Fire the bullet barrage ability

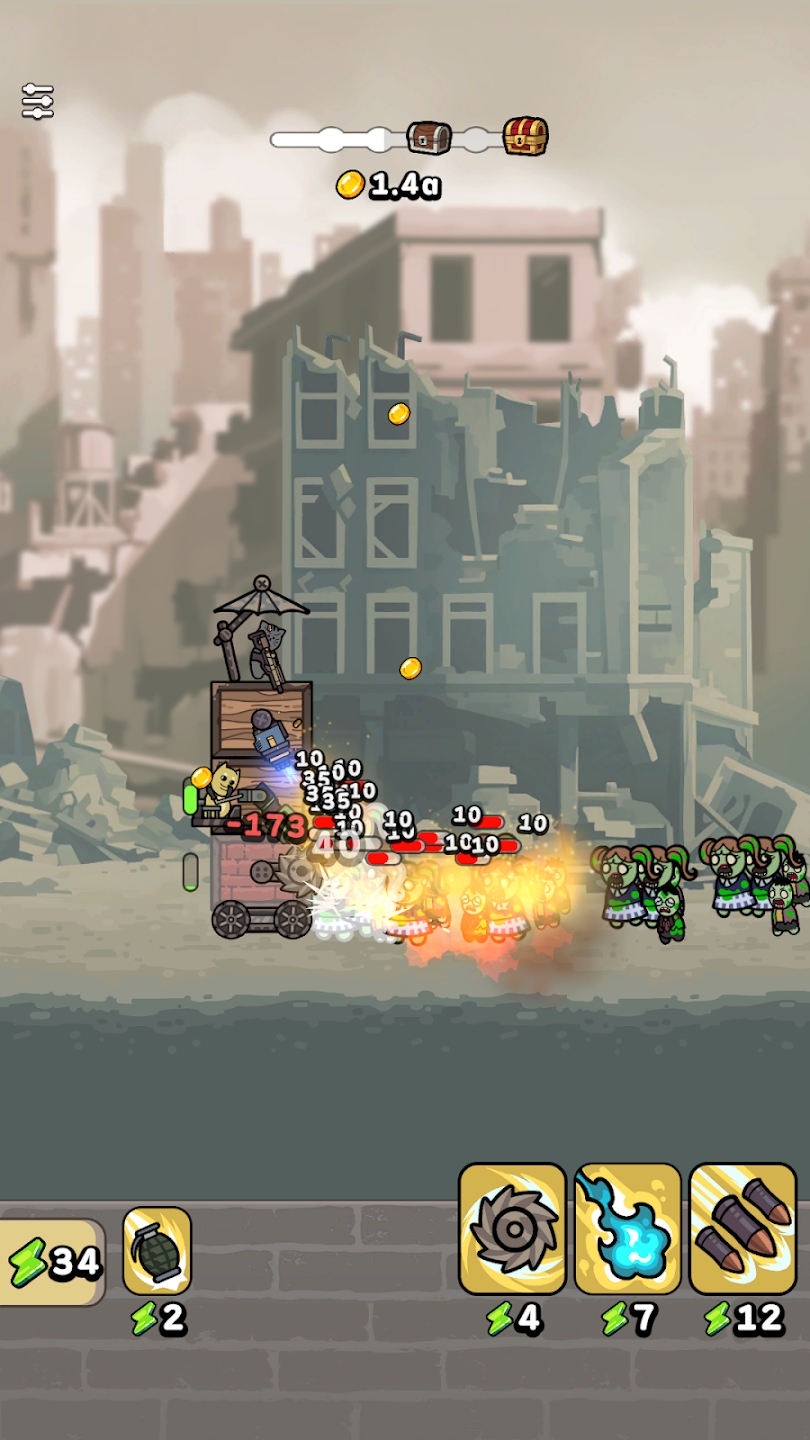coord(743,1229)
